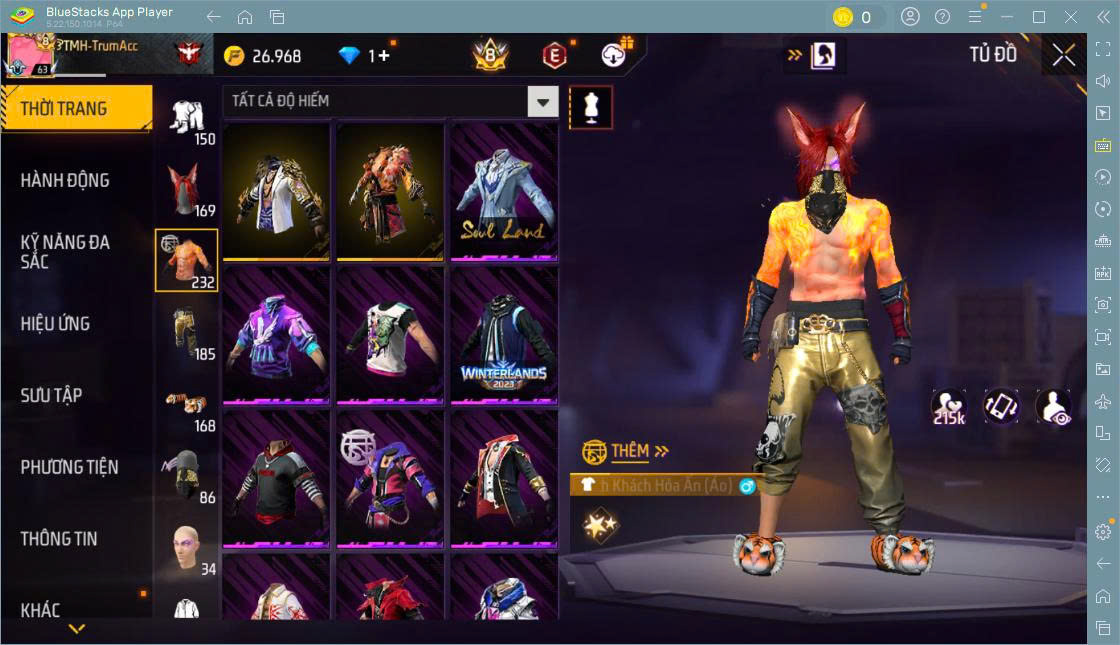The image size is (1120, 645).
Task: Tap the player profile avatar
Action: (x=30, y=55)
